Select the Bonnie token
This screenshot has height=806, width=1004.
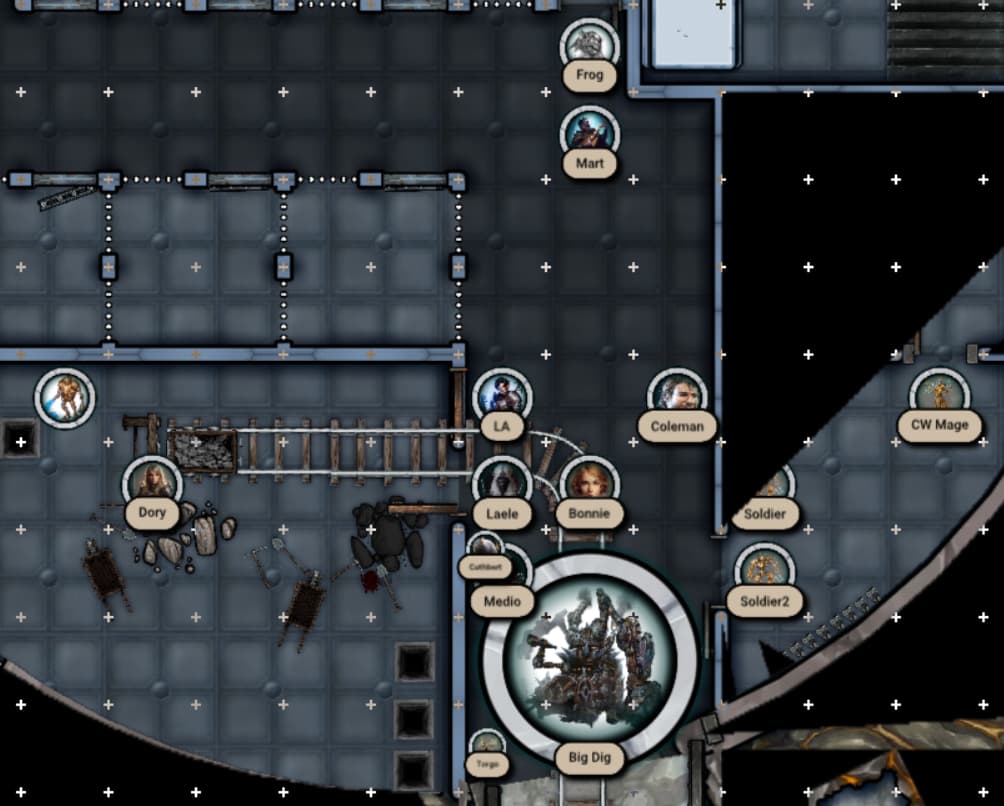point(589,485)
